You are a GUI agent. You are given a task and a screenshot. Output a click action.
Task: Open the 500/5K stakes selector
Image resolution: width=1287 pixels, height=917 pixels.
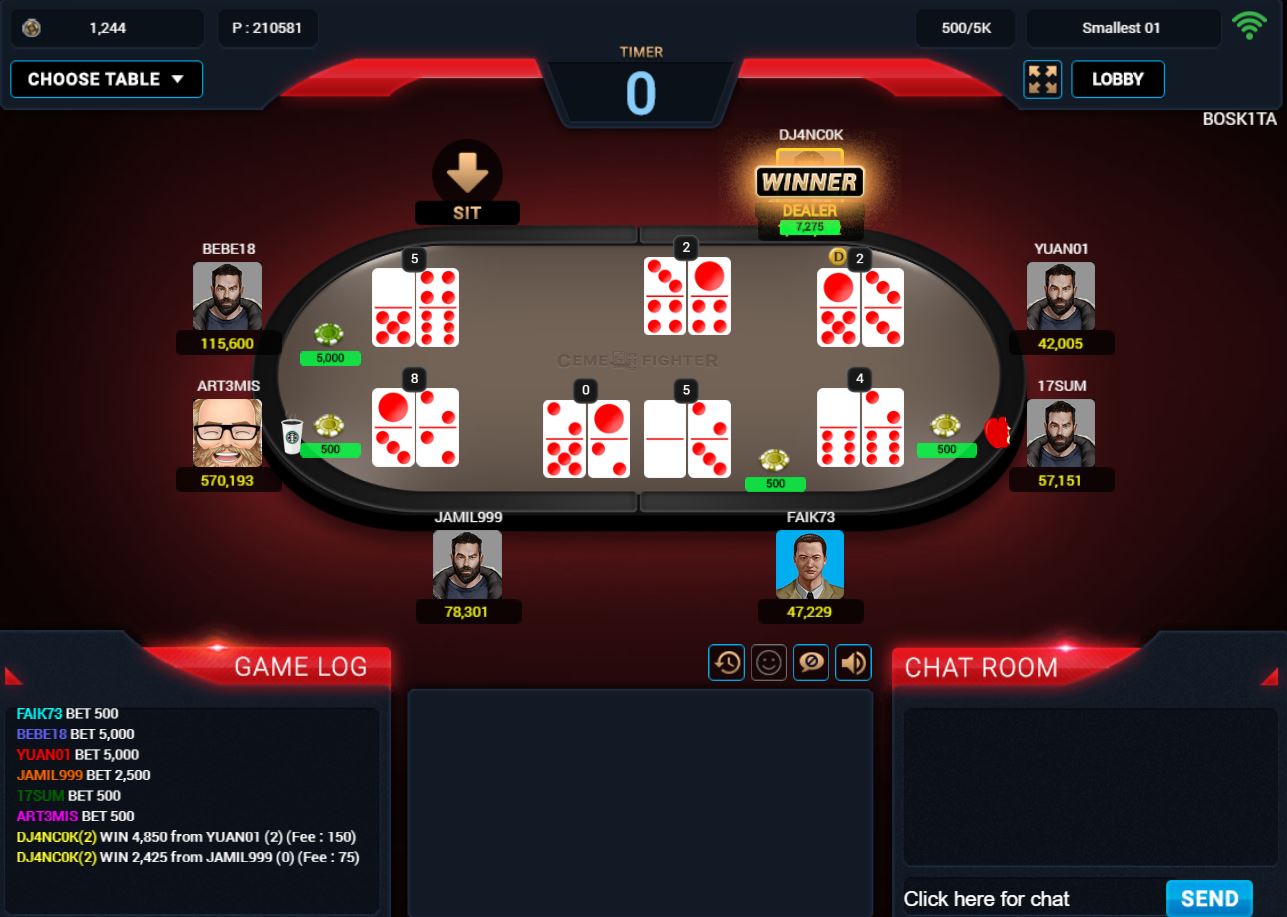point(965,28)
